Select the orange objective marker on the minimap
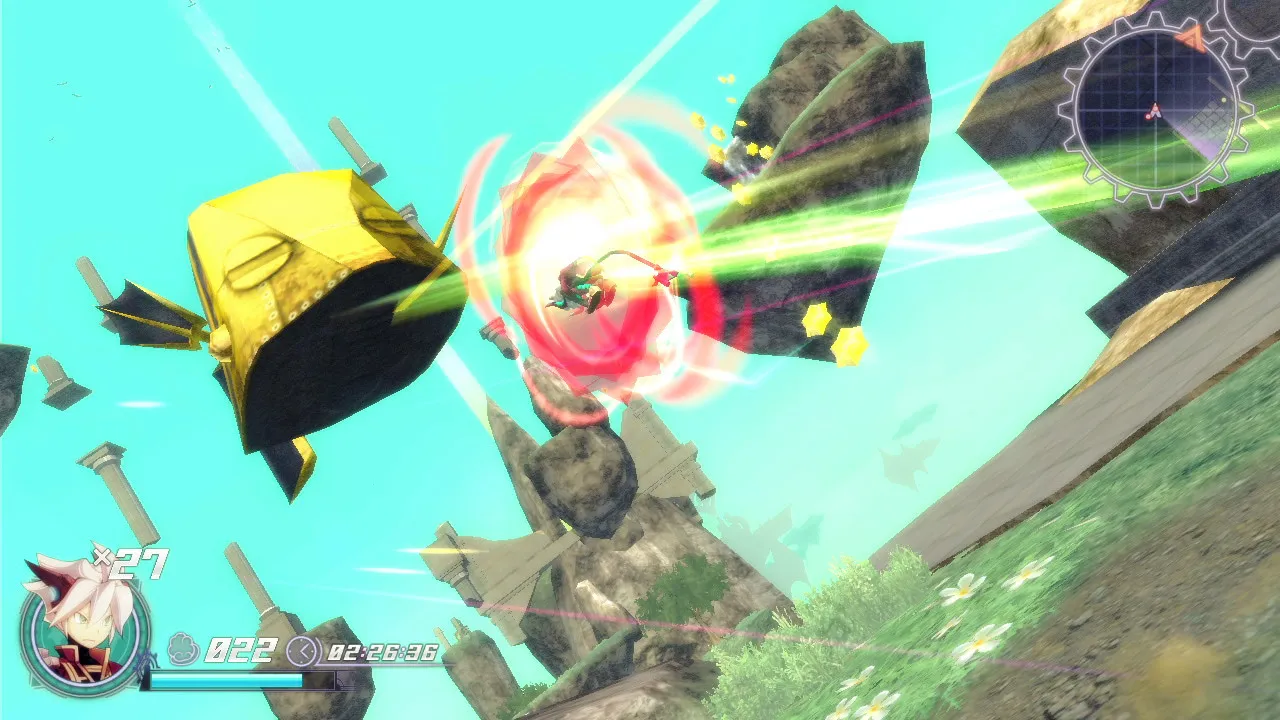The height and width of the screenshot is (720, 1280). (1191, 39)
